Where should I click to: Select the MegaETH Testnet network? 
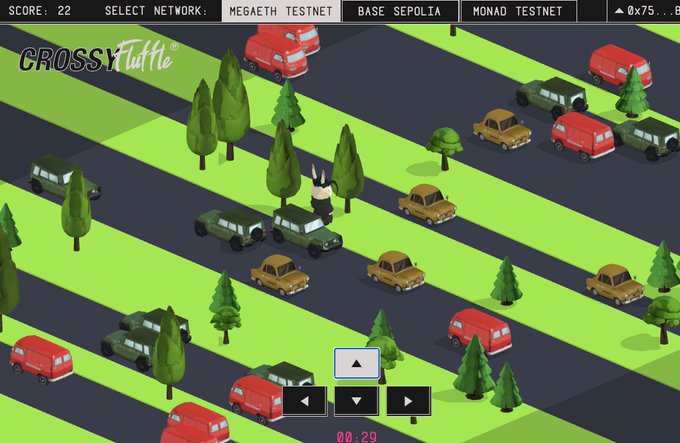(x=280, y=12)
